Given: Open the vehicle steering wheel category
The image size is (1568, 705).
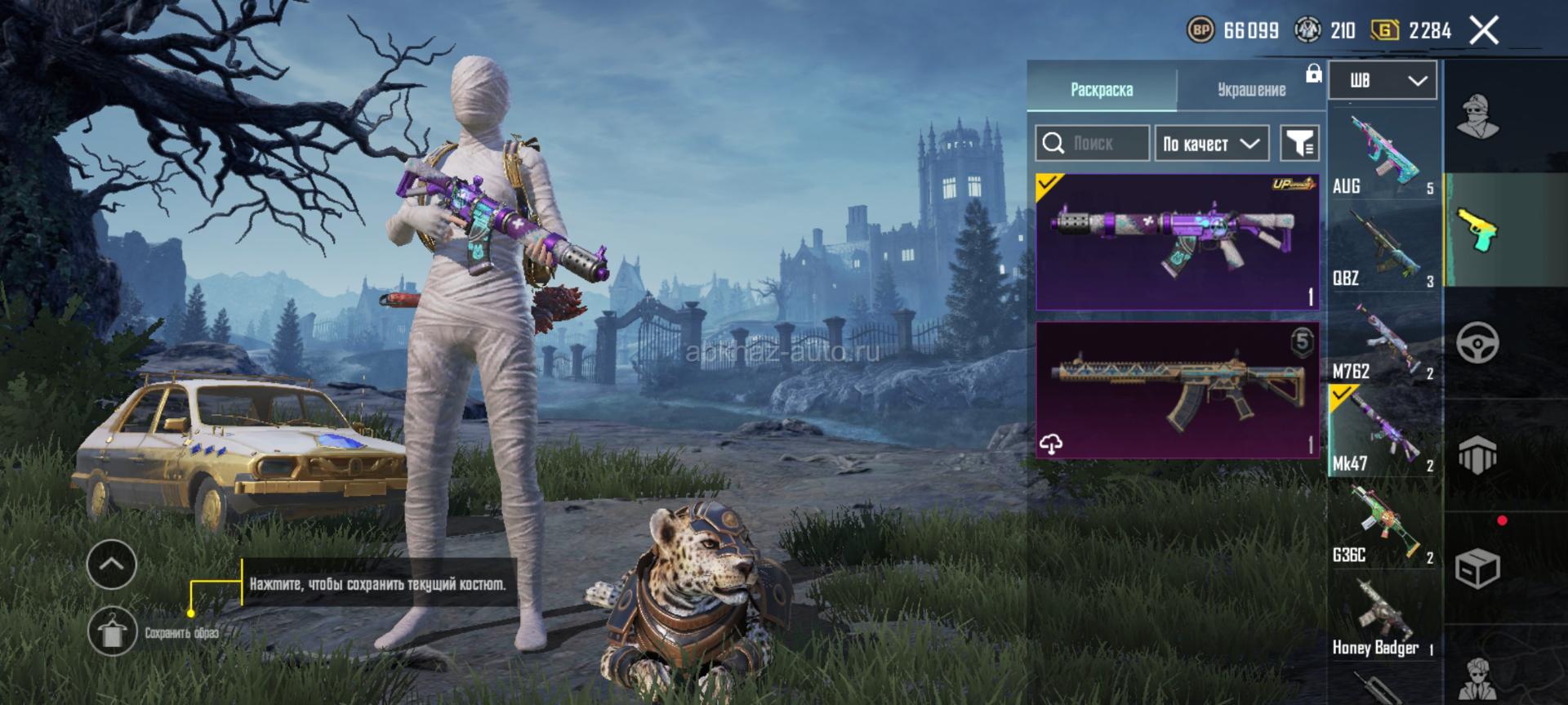Looking at the screenshot, I should coord(1478,343).
